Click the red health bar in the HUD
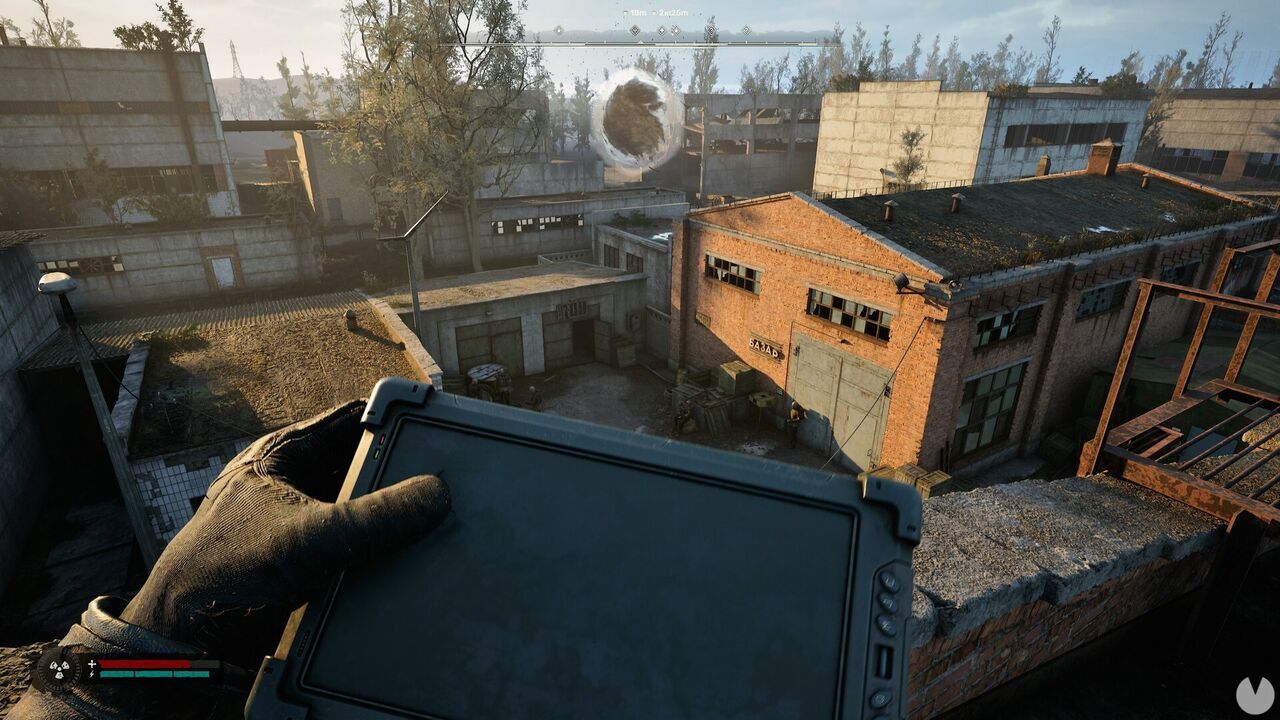This screenshot has width=1280, height=720. [x=145, y=663]
